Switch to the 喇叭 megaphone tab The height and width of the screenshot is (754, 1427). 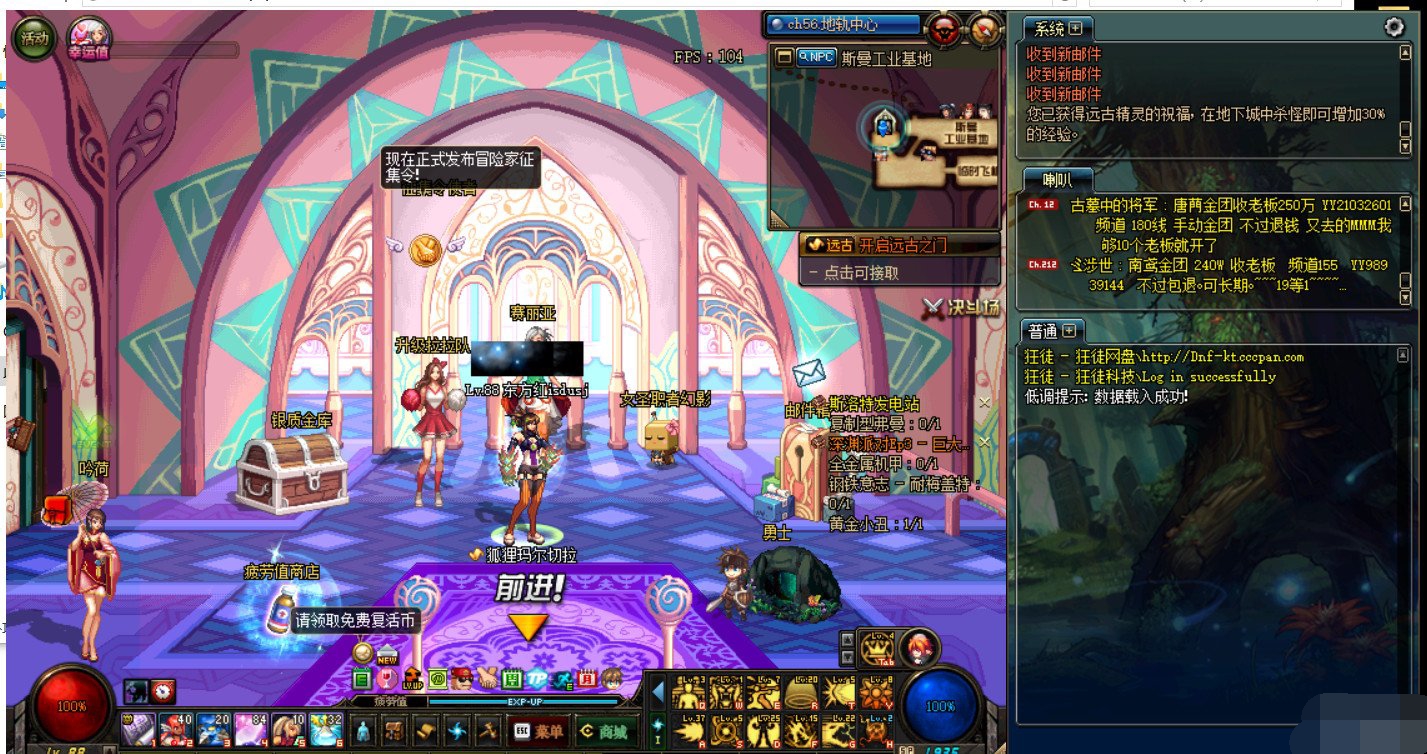1057,180
